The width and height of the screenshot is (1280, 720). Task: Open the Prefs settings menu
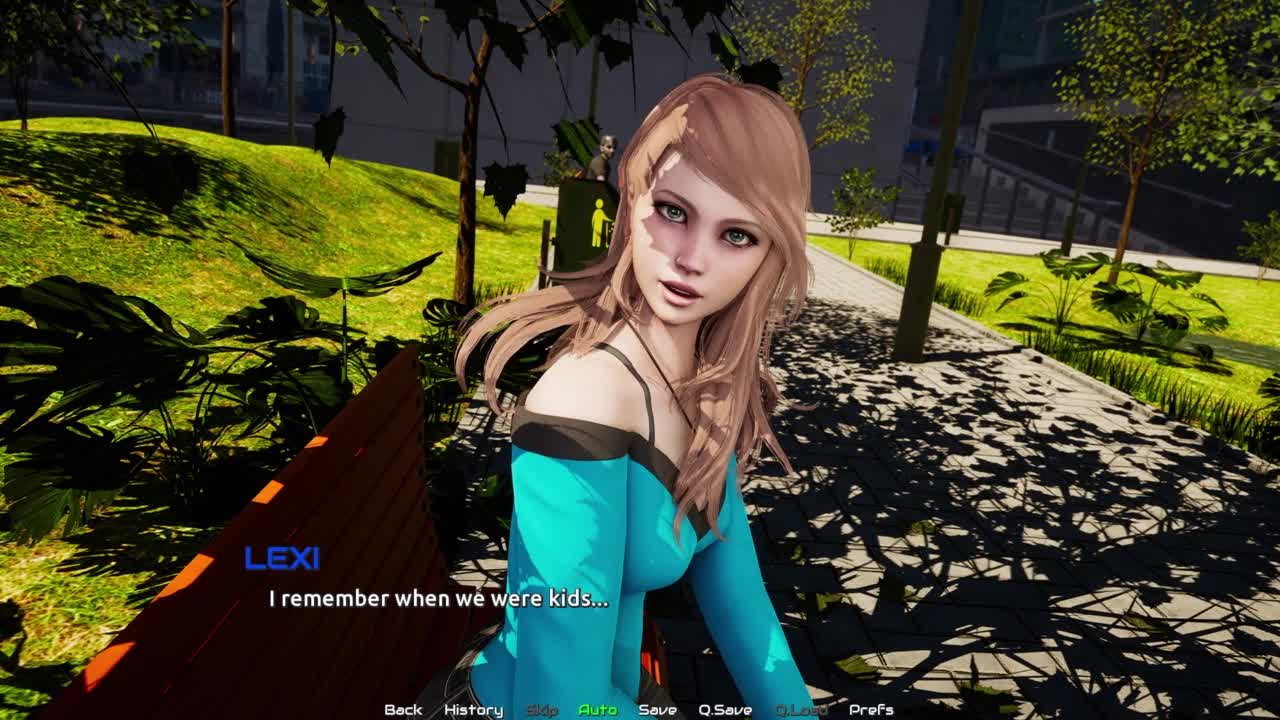[x=871, y=710]
